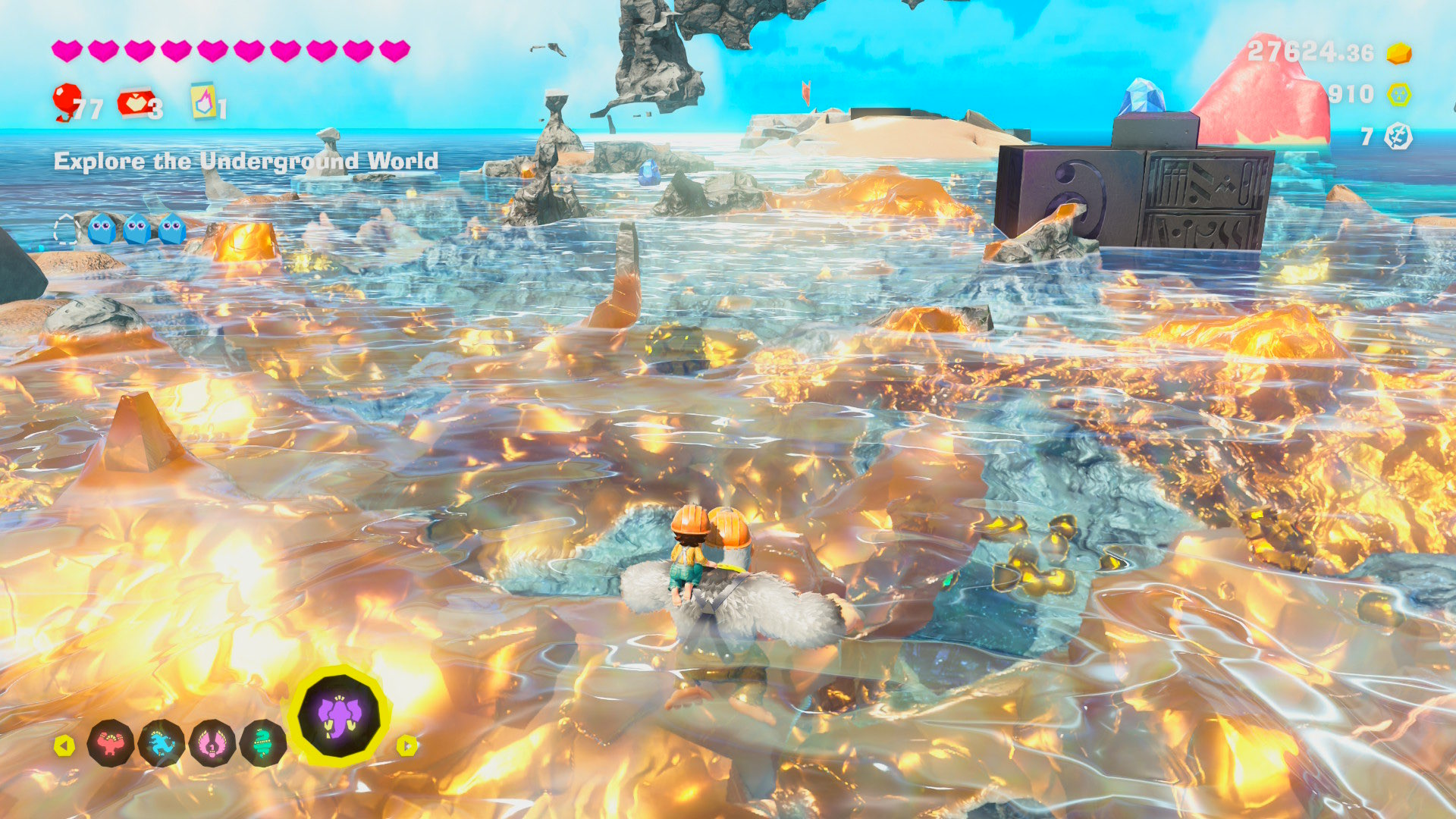The width and height of the screenshot is (1456, 819).
Task: Click the gold nugget currency icon
Action: pyautogui.click(x=1399, y=53)
